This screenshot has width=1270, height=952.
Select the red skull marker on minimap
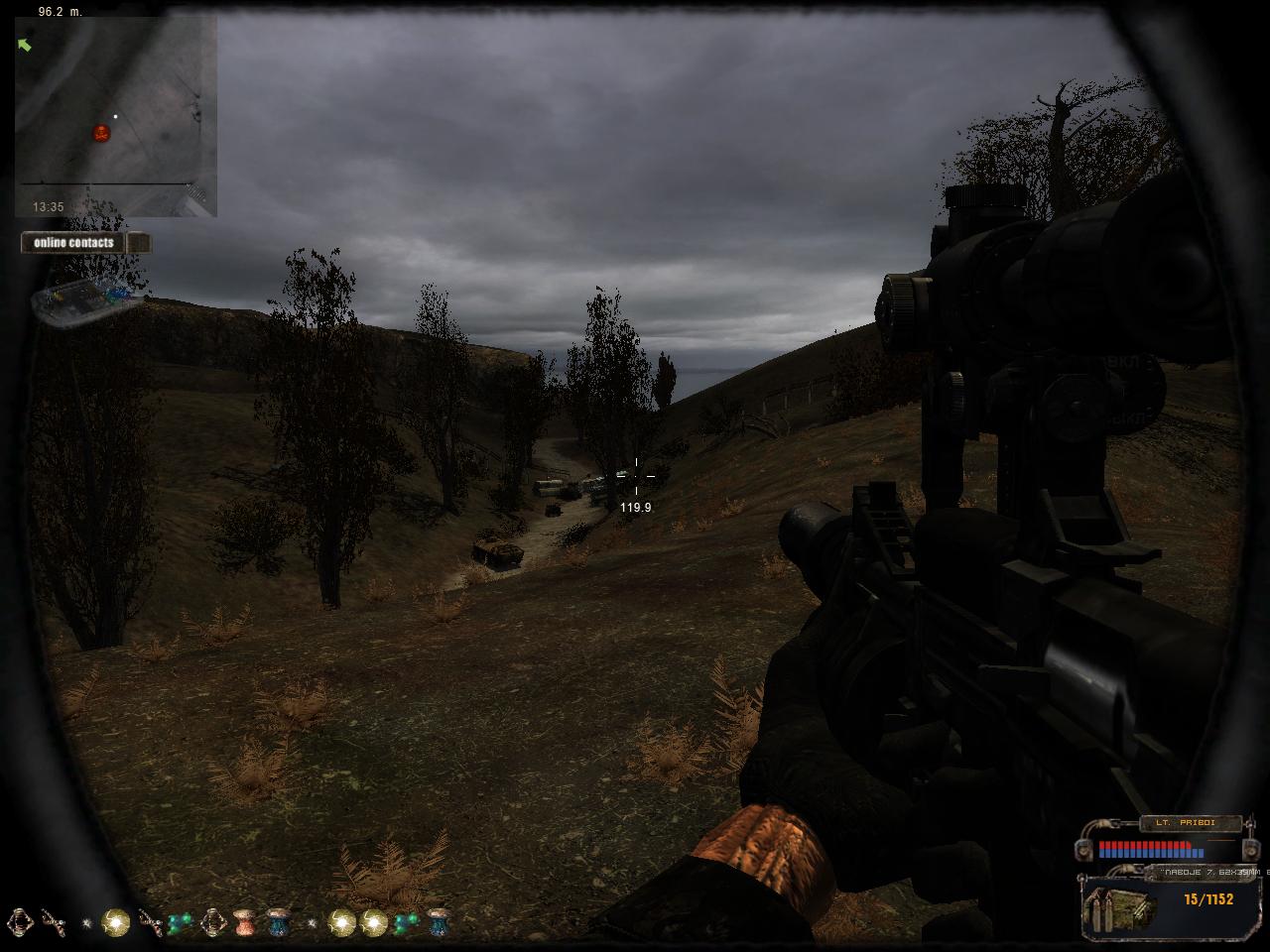point(101,133)
